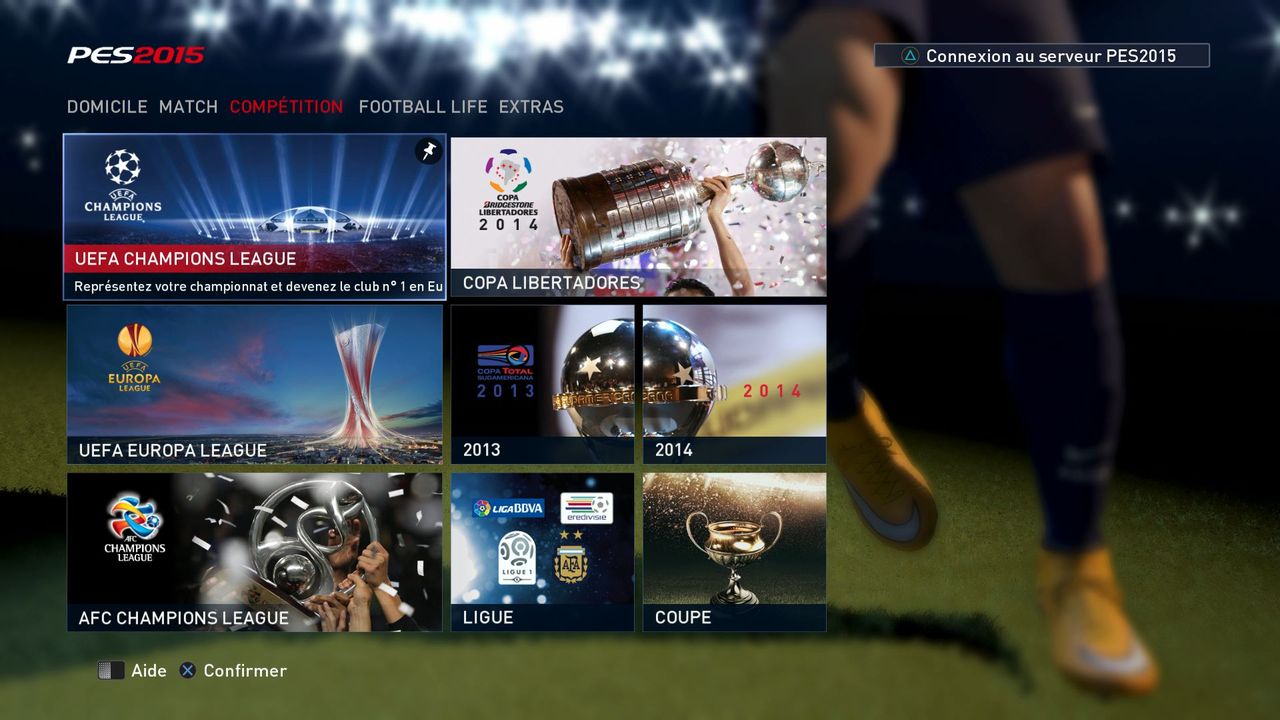1280x720 pixels.
Task: Switch to the DOMICILE tab
Action: pyautogui.click(x=107, y=107)
